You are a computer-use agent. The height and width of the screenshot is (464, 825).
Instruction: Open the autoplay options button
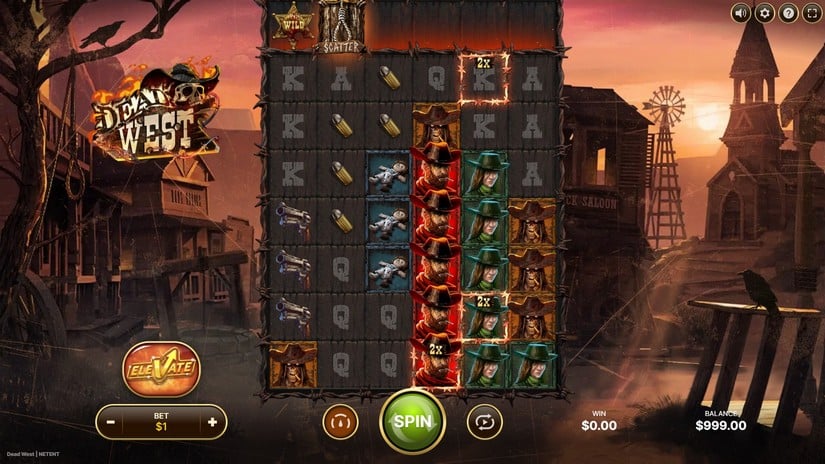(x=484, y=422)
